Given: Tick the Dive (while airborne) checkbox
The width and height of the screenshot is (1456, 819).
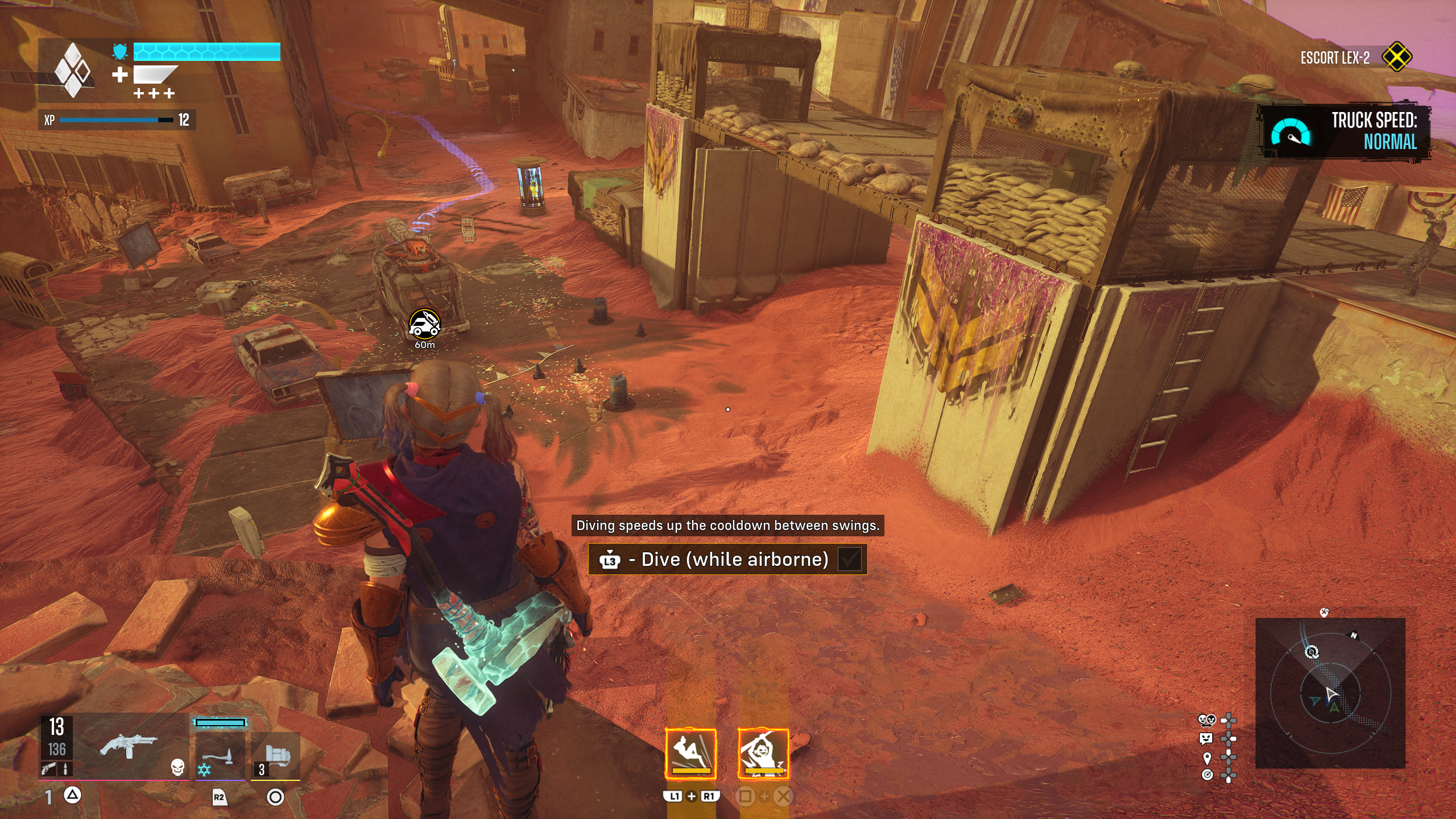Looking at the screenshot, I should pyautogui.click(x=850, y=560).
